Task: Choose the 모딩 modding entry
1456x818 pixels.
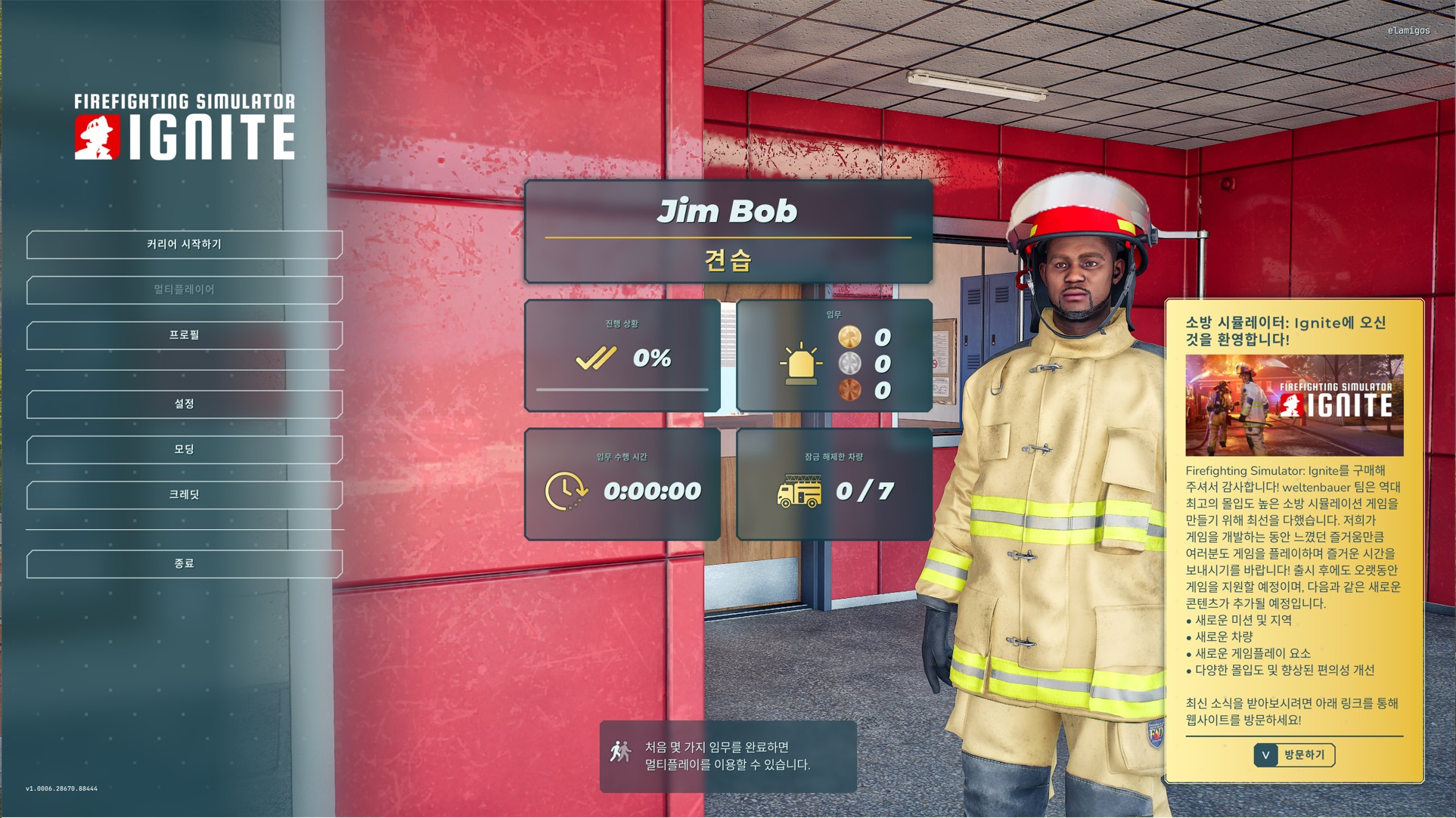Action: (185, 450)
